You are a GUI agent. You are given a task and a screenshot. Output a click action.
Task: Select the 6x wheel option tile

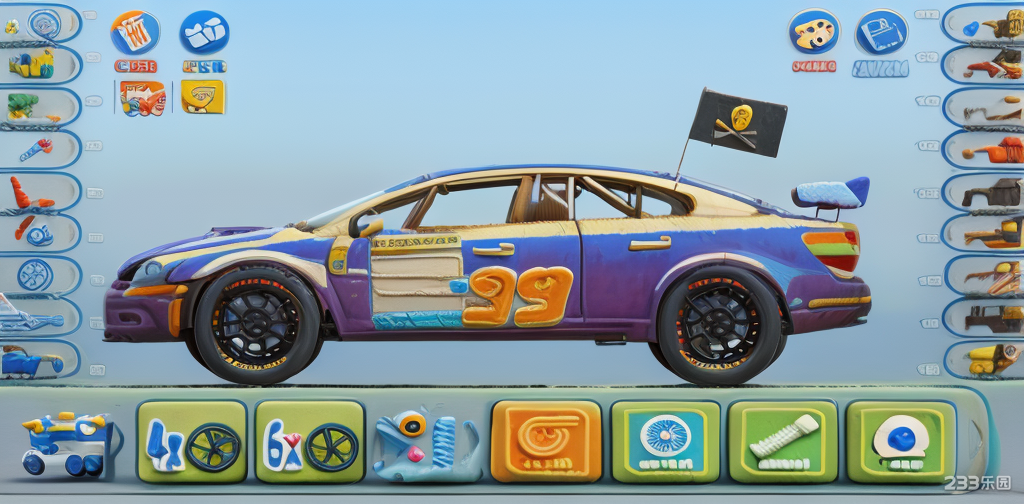(310, 443)
